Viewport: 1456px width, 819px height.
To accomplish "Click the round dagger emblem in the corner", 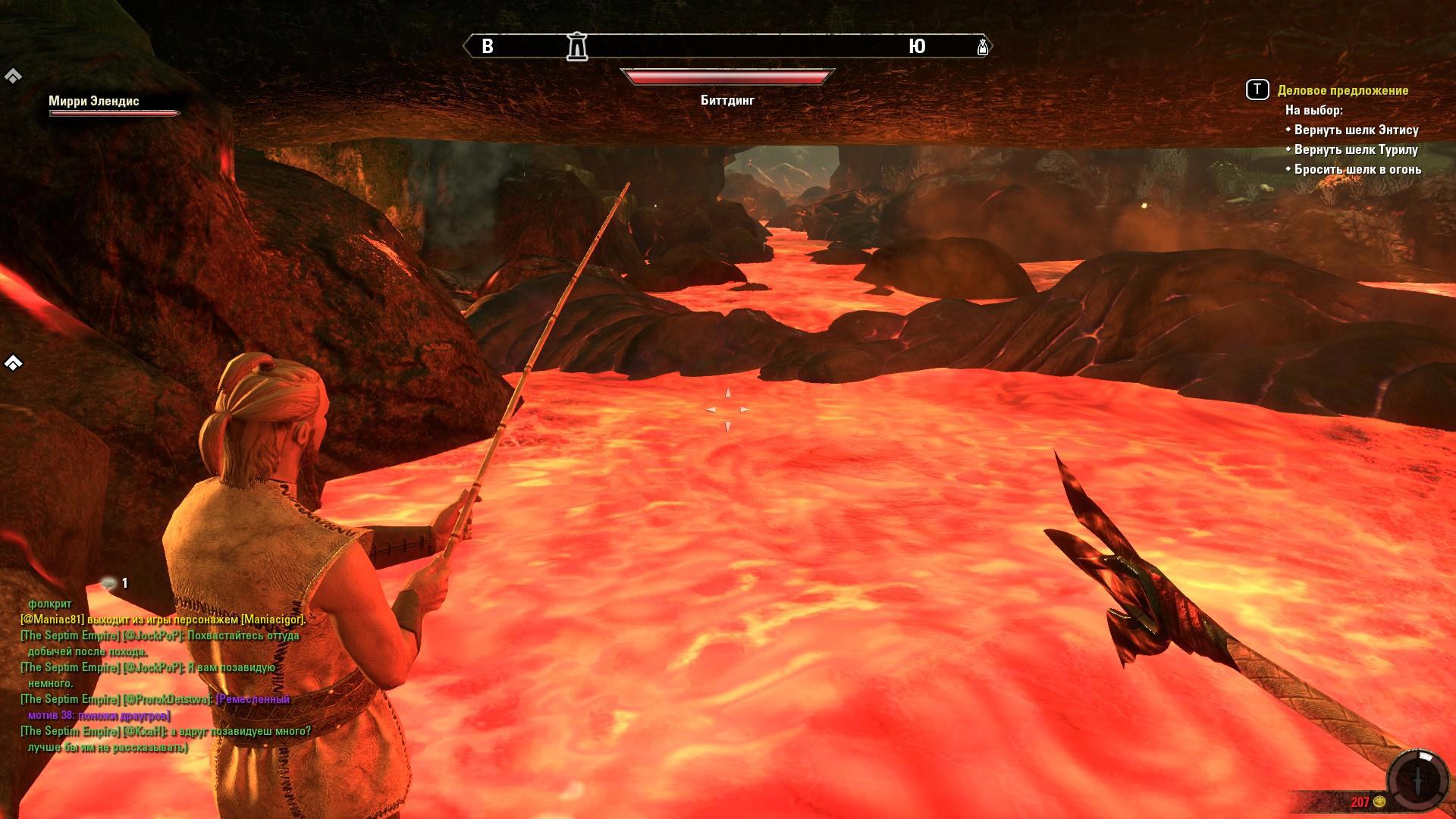I will (1418, 780).
